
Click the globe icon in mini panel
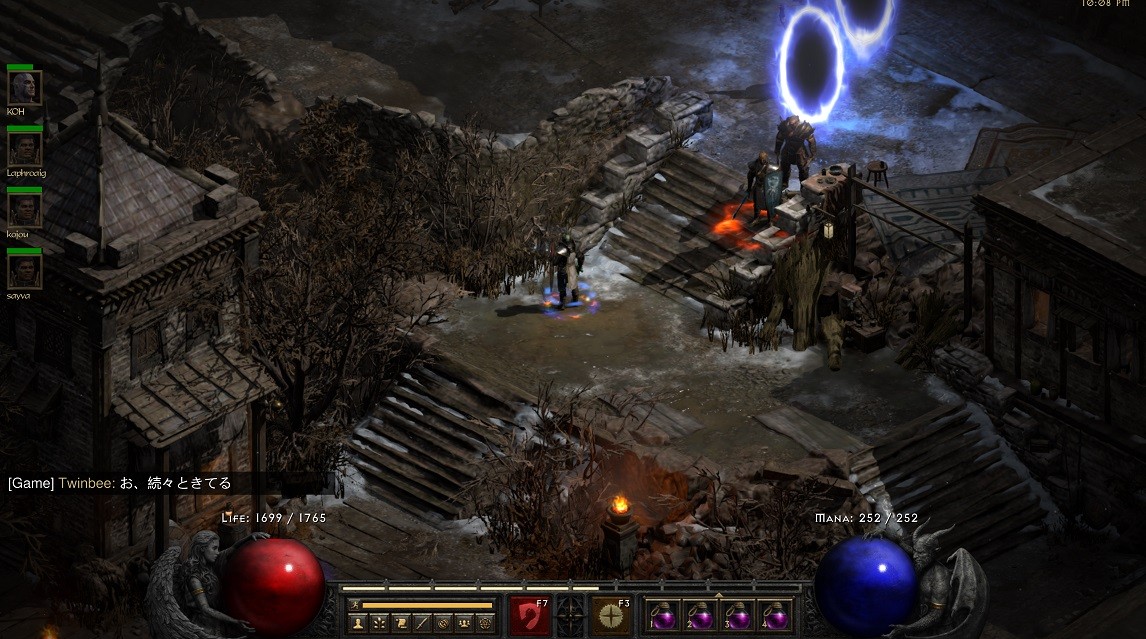click(x=444, y=623)
